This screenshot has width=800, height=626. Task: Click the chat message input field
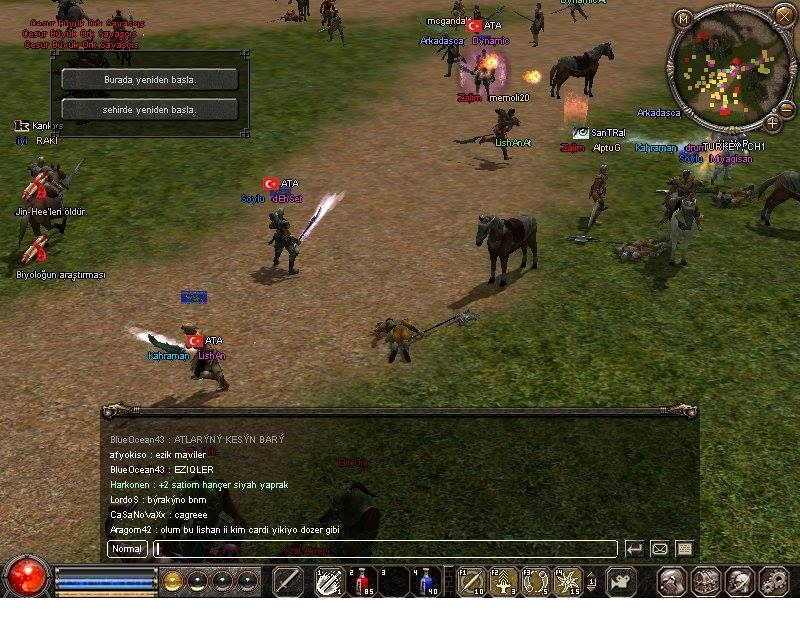point(385,548)
